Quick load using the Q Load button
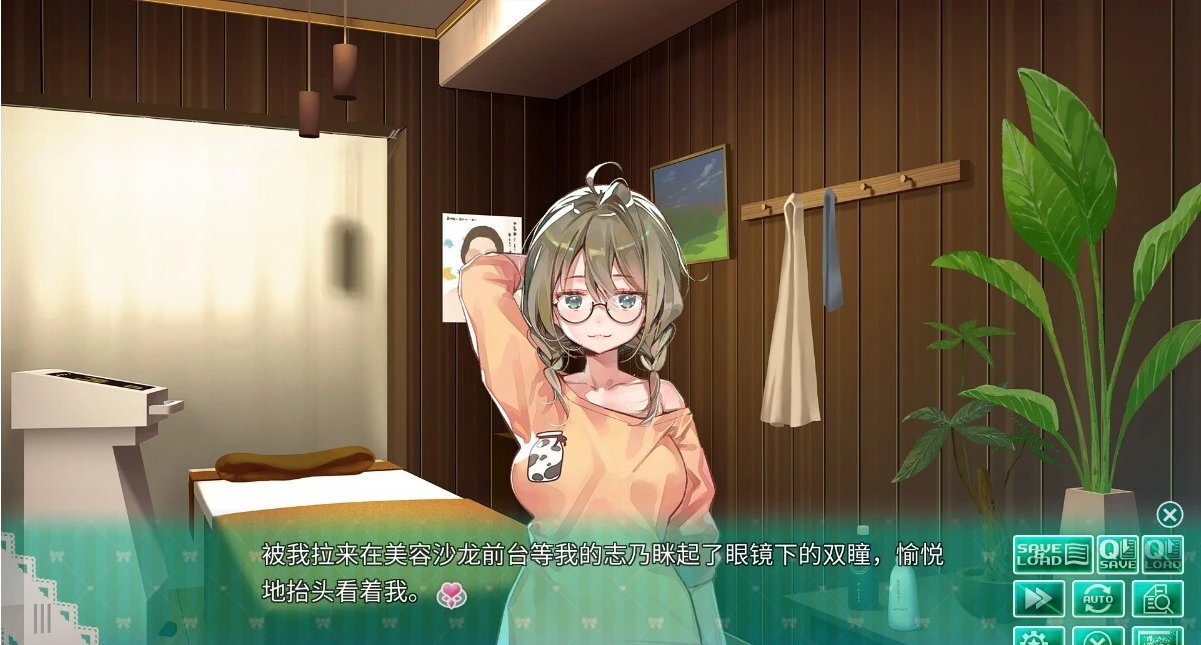The image size is (1201, 645). tap(1162, 554)
